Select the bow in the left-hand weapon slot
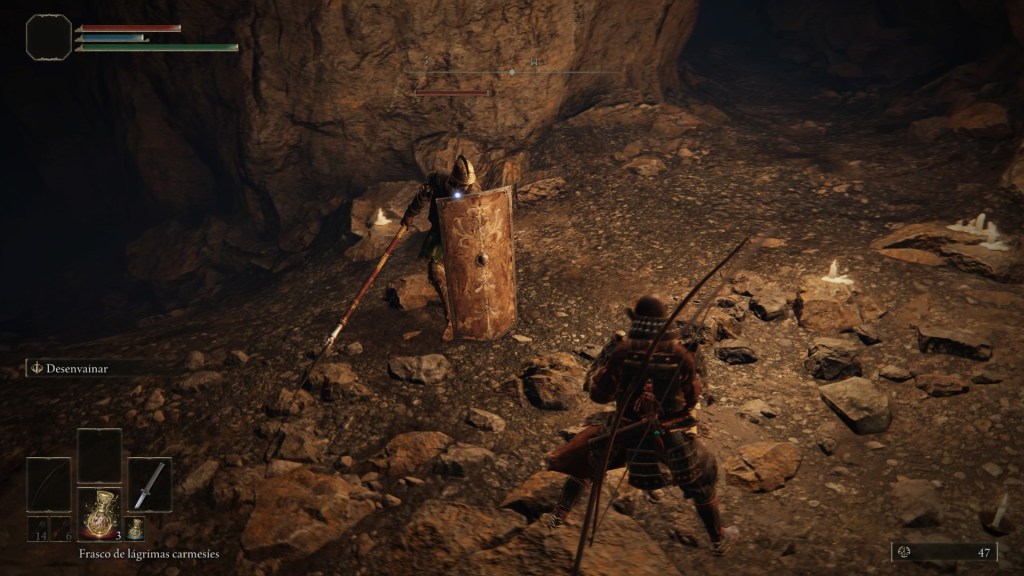Viewport: 1024px width, 576px height. point(48,484)
